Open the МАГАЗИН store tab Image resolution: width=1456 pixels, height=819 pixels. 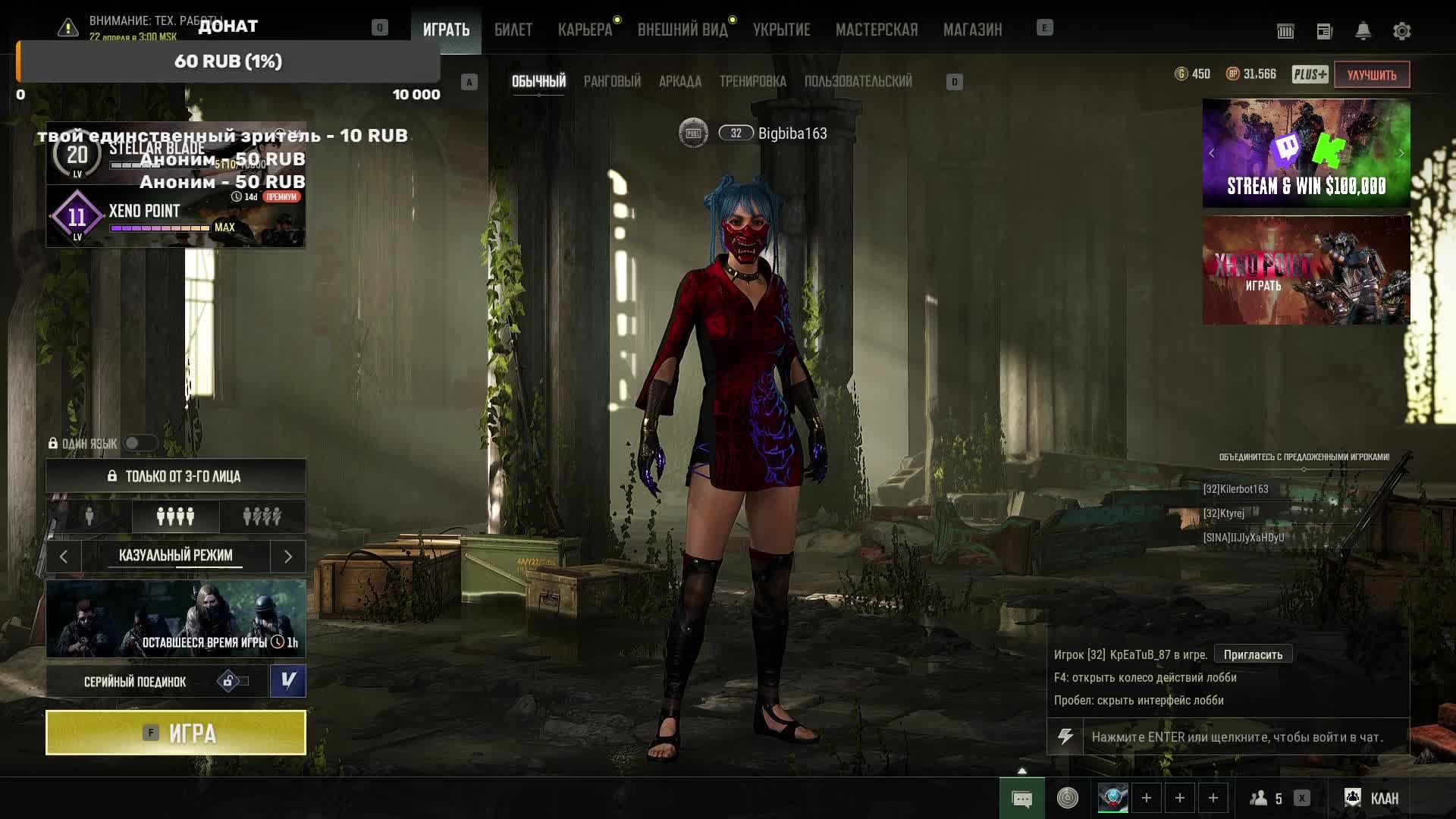(x=972, y=30)
